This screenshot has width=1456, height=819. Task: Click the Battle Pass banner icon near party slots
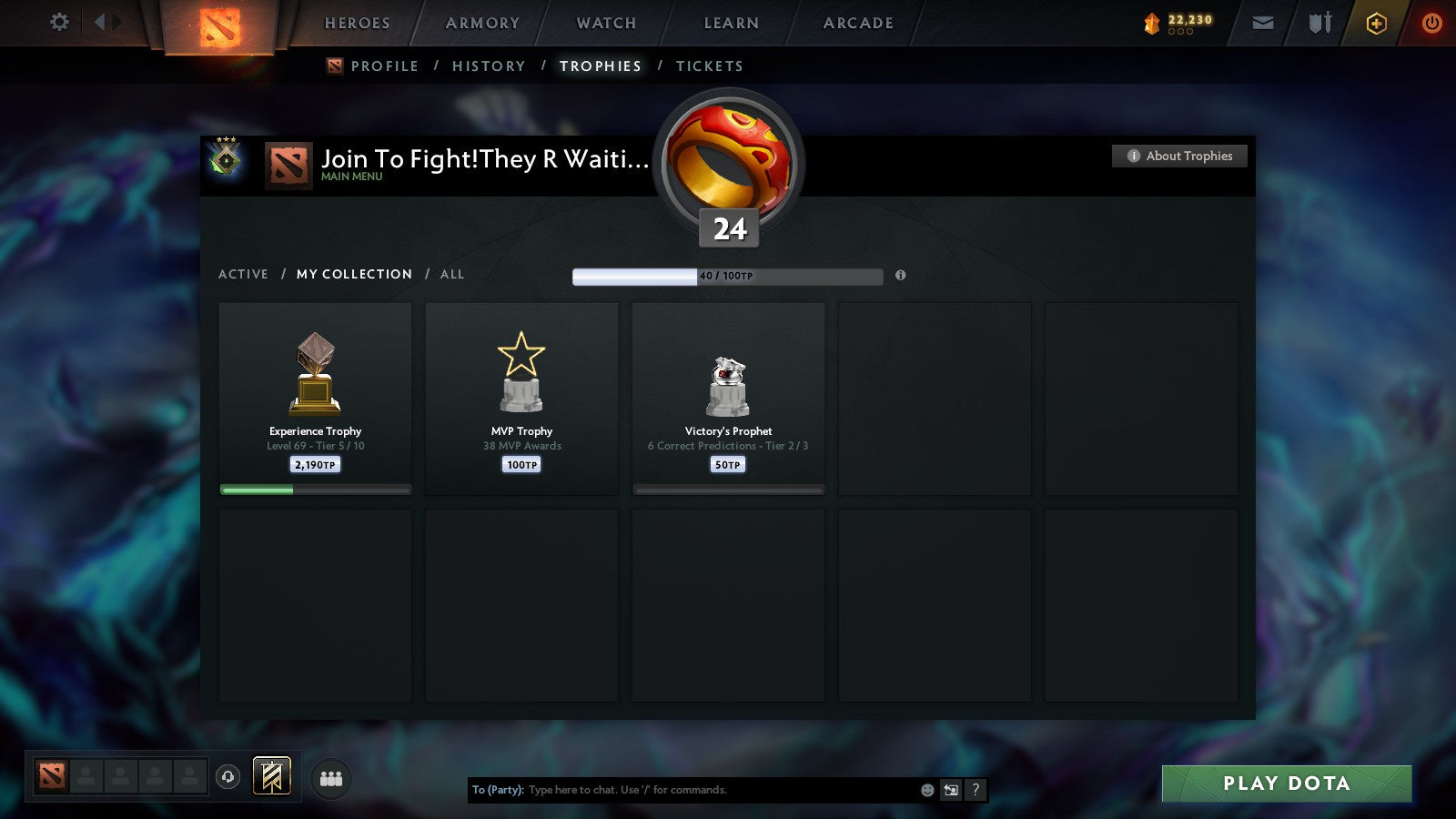[271, 774]
